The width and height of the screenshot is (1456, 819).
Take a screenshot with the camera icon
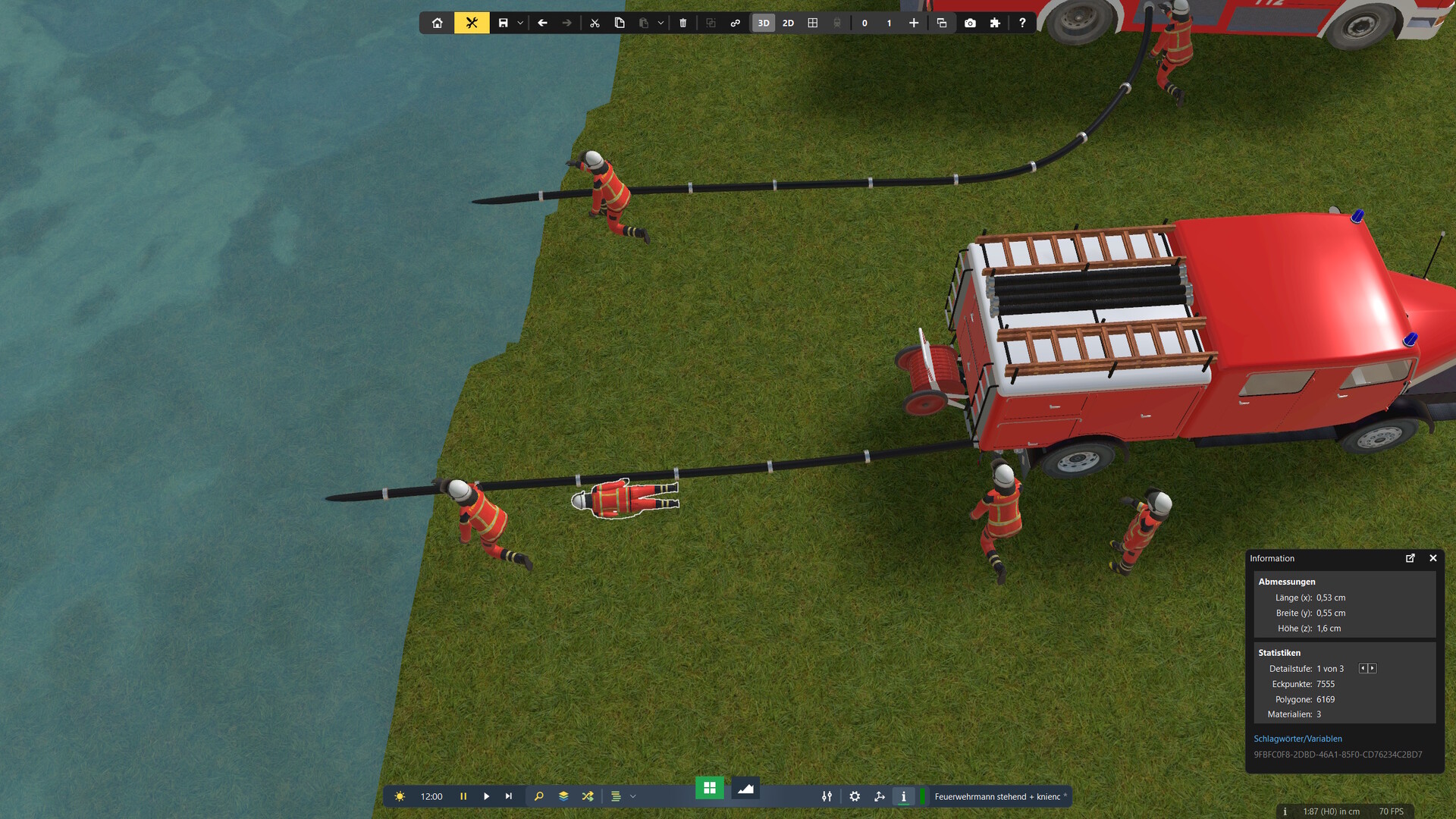(970, 23)
